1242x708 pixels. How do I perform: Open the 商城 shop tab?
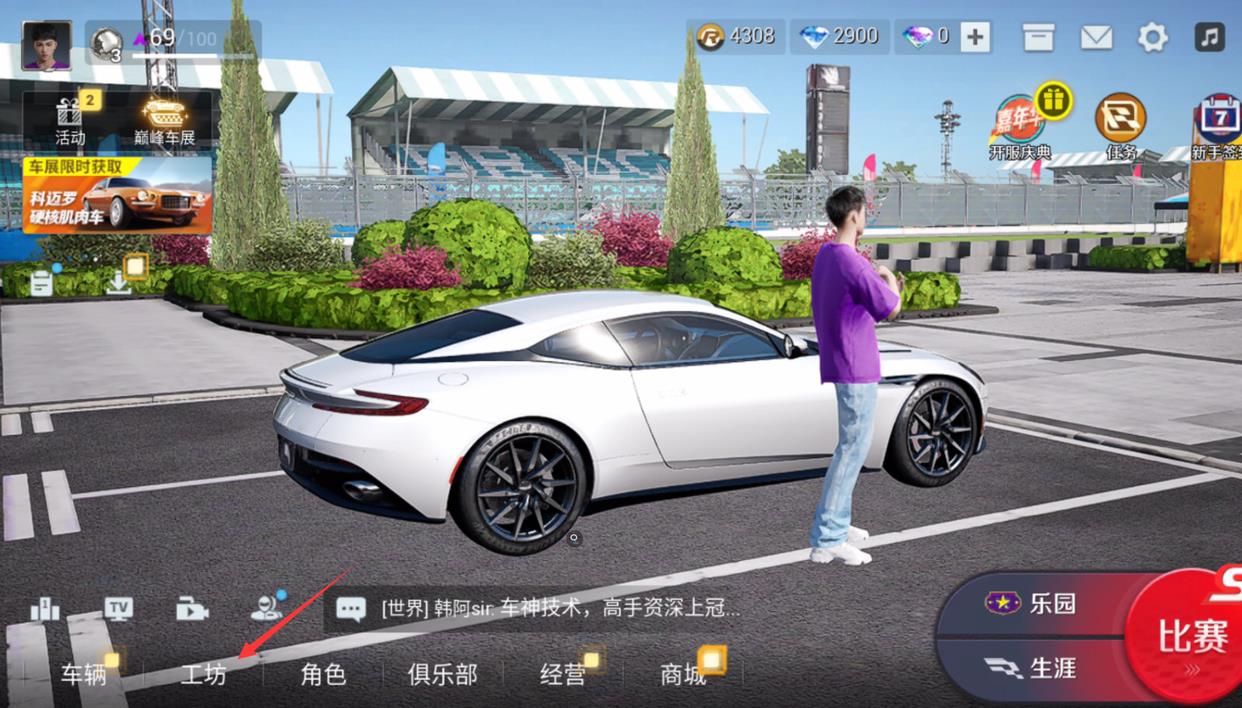pyautogui.click(x=683, y=674)
